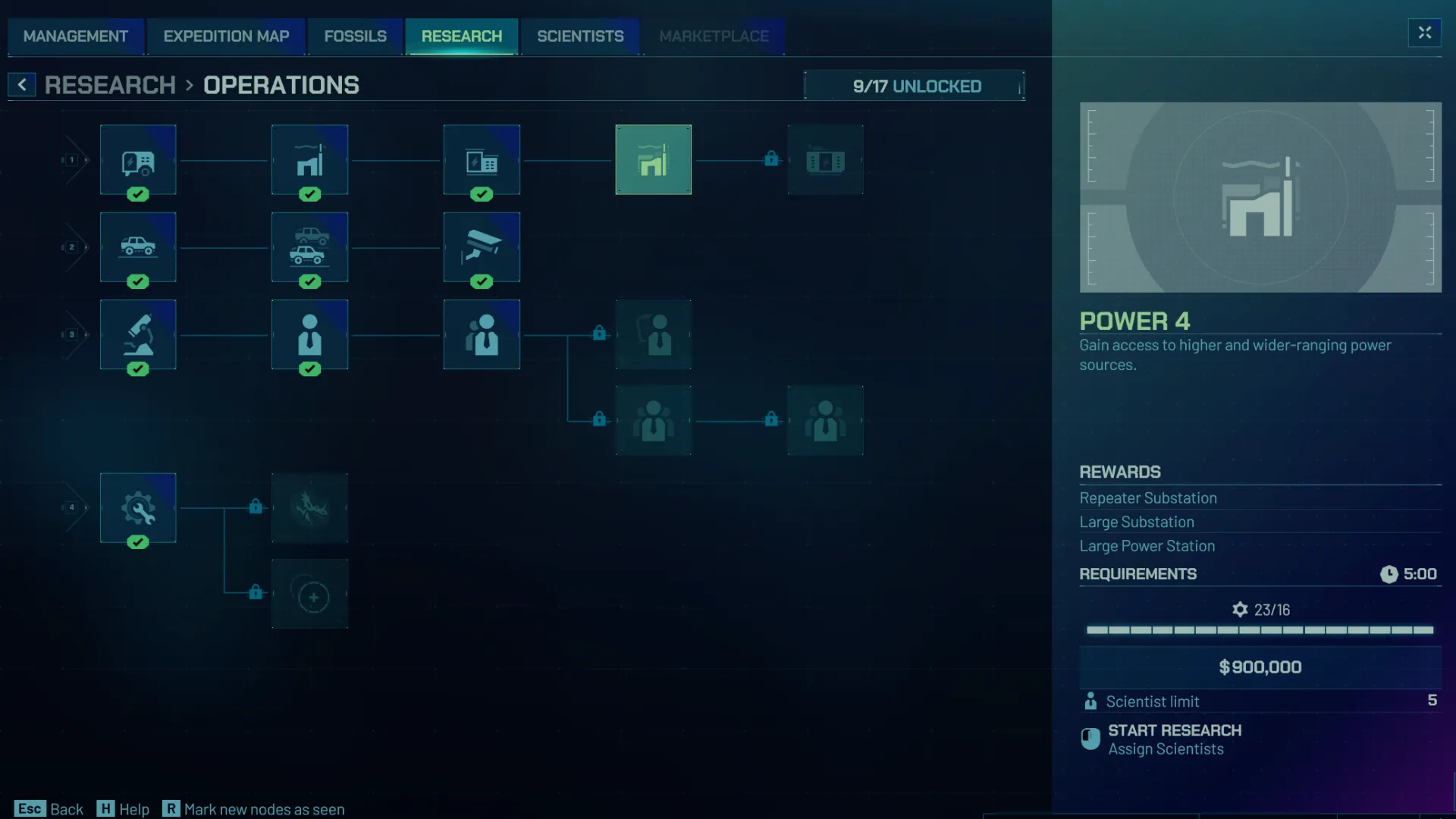Open the Fossils tab
The width and height of the screenshot is (1456, 819).
(354, 36)
